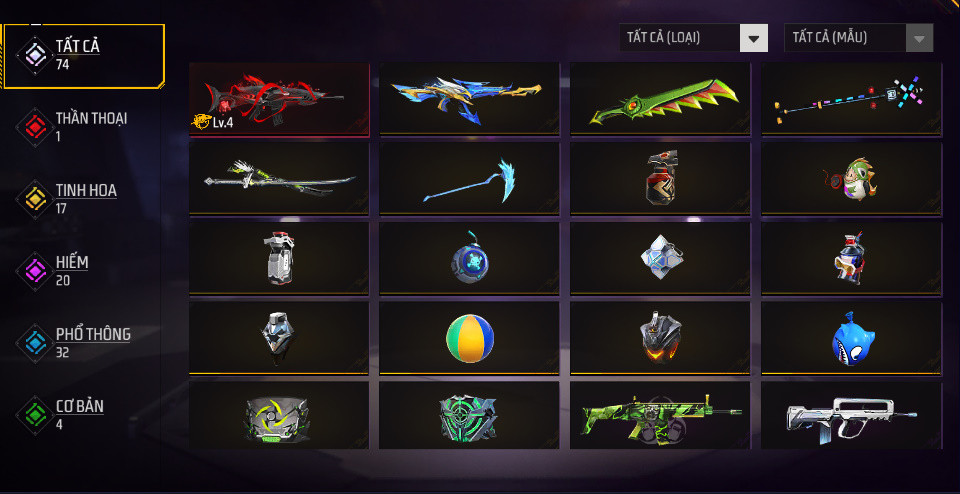The width and height of the screenshot is (960, 494).
Task: Select the red Lv.4 gun skin
Action: (x=279, y=100)
